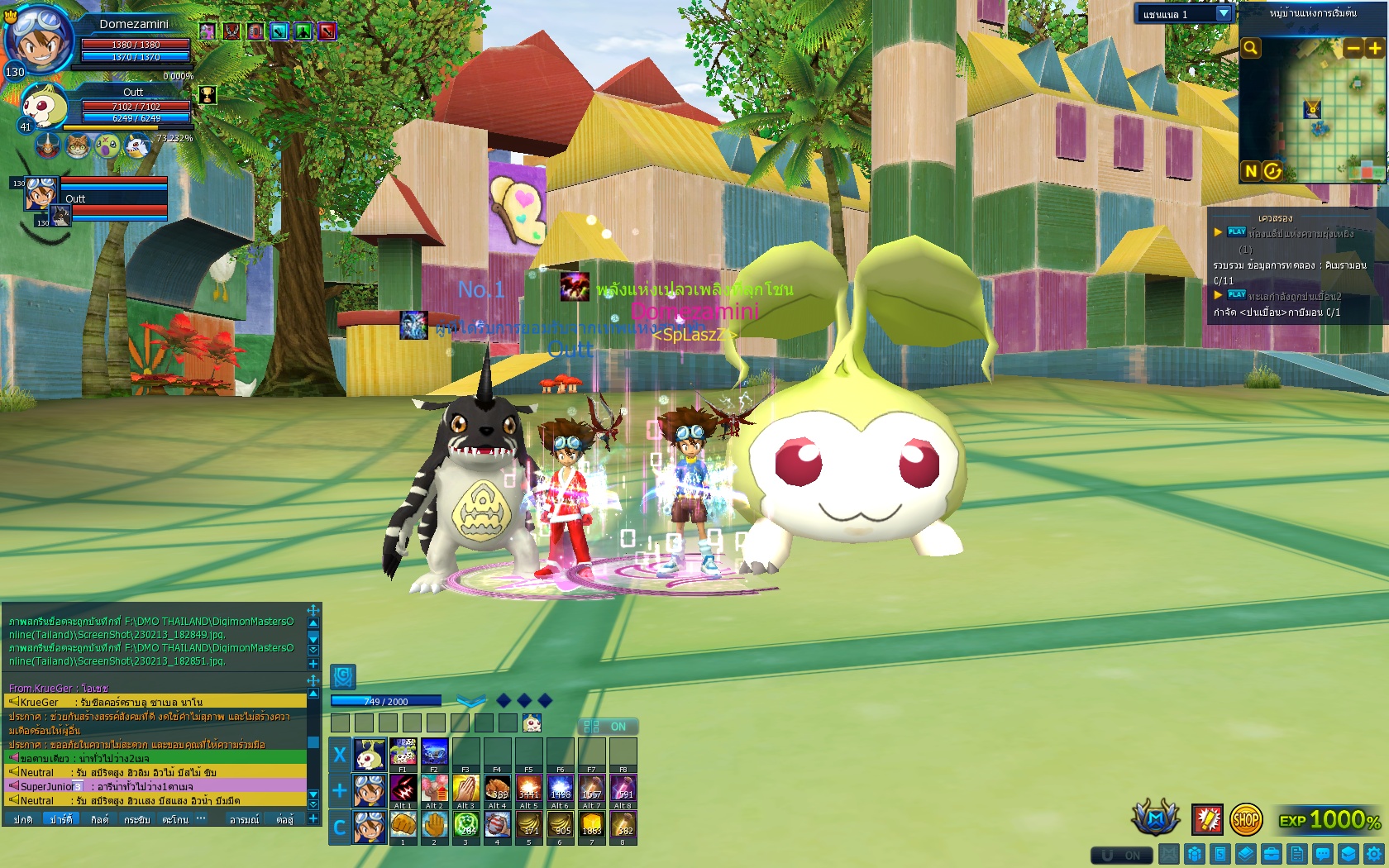This screenshot has height=868, width=1389.
Task: Toggle the magnet ON switch
Action: tap(1121, 855)
